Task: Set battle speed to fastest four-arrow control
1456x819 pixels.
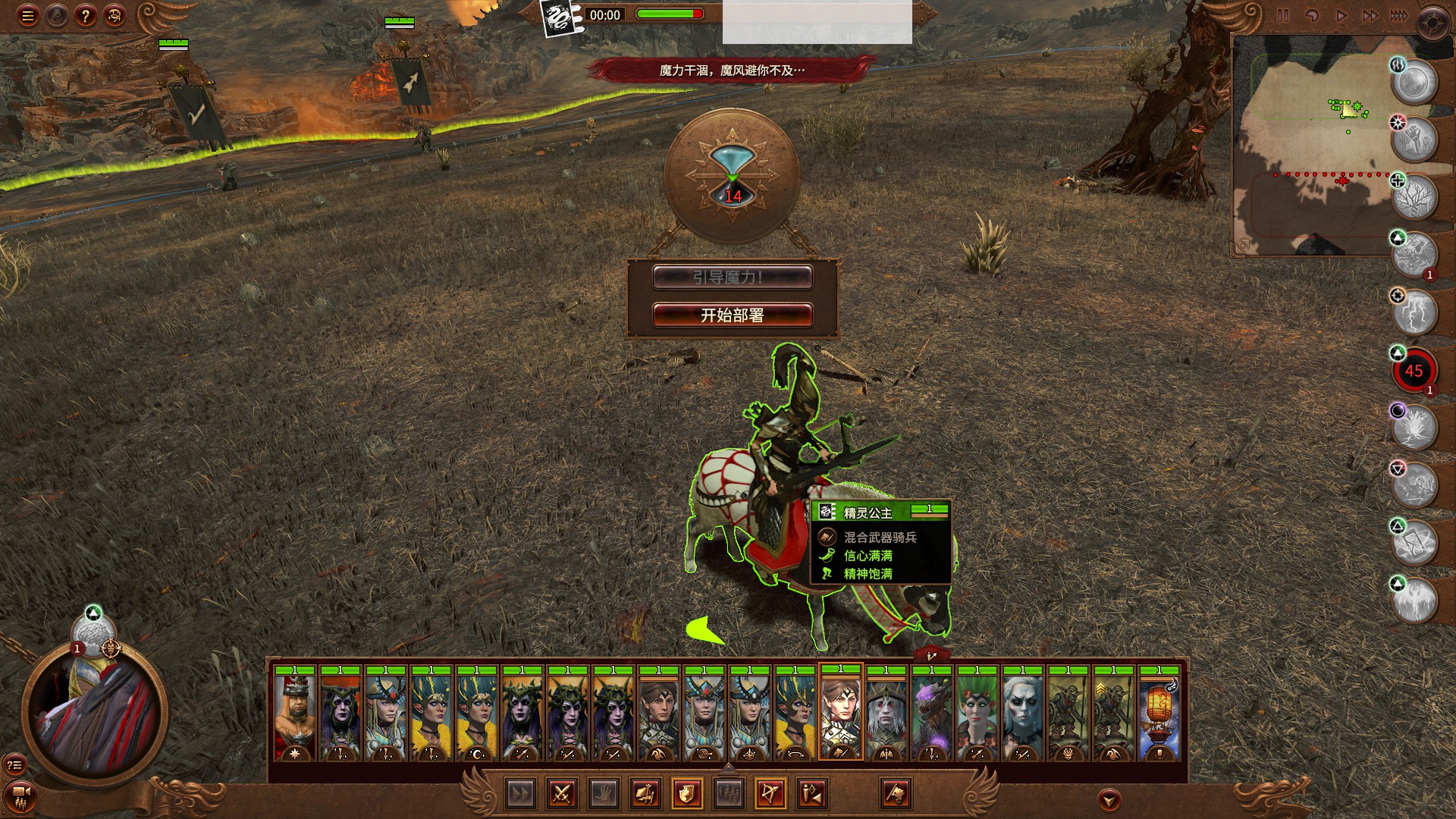Action: pos(1398,16)
